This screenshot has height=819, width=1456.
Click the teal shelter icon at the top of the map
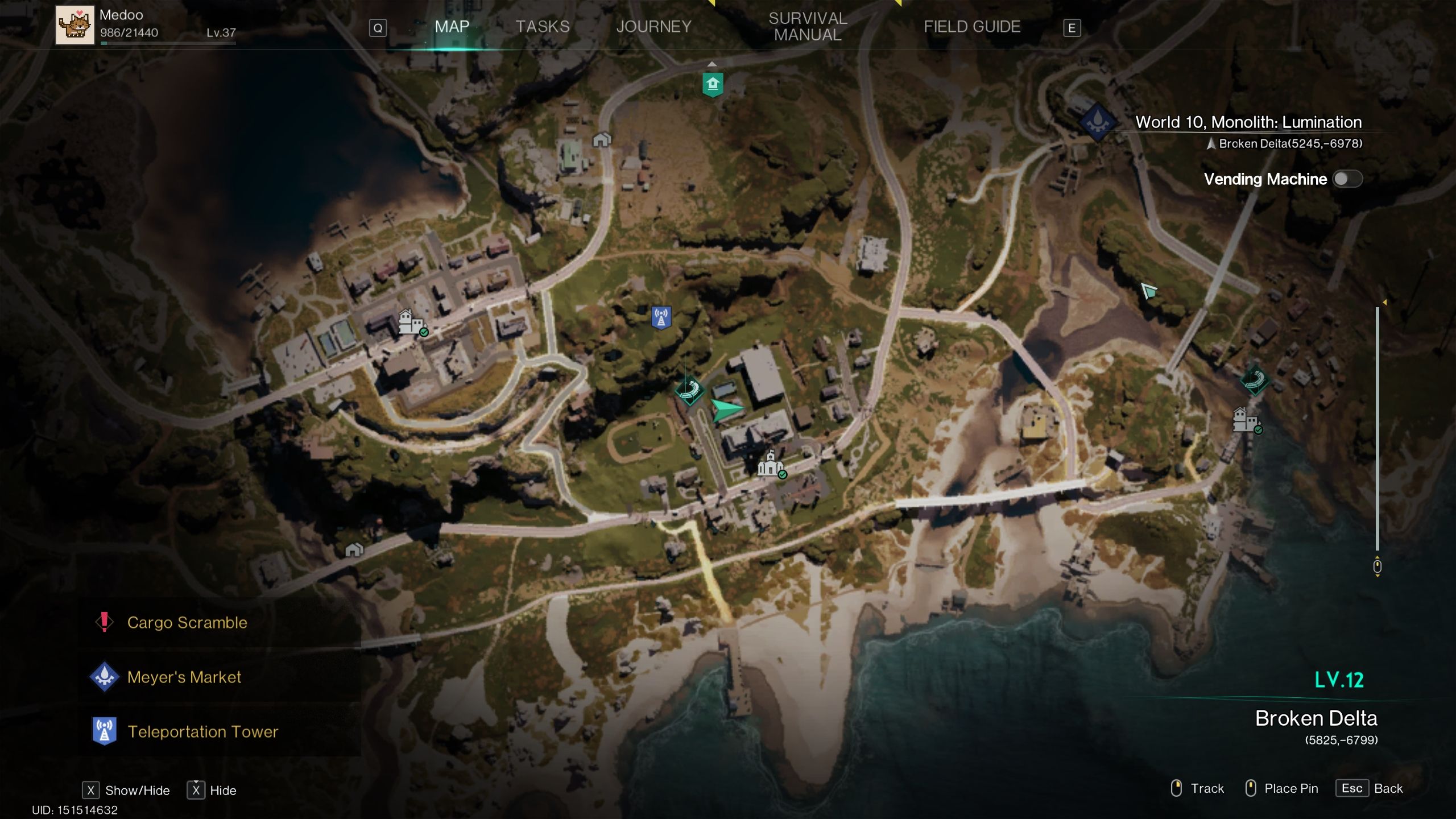coord(712,84)
